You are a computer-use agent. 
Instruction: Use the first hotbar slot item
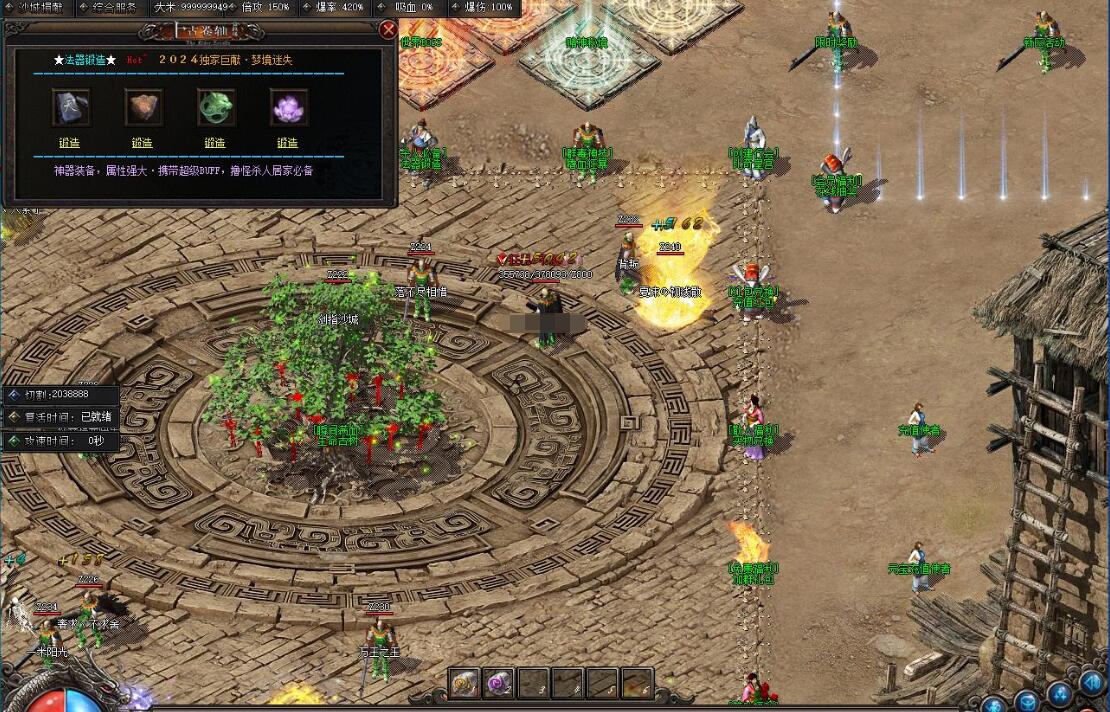(464, 683)
